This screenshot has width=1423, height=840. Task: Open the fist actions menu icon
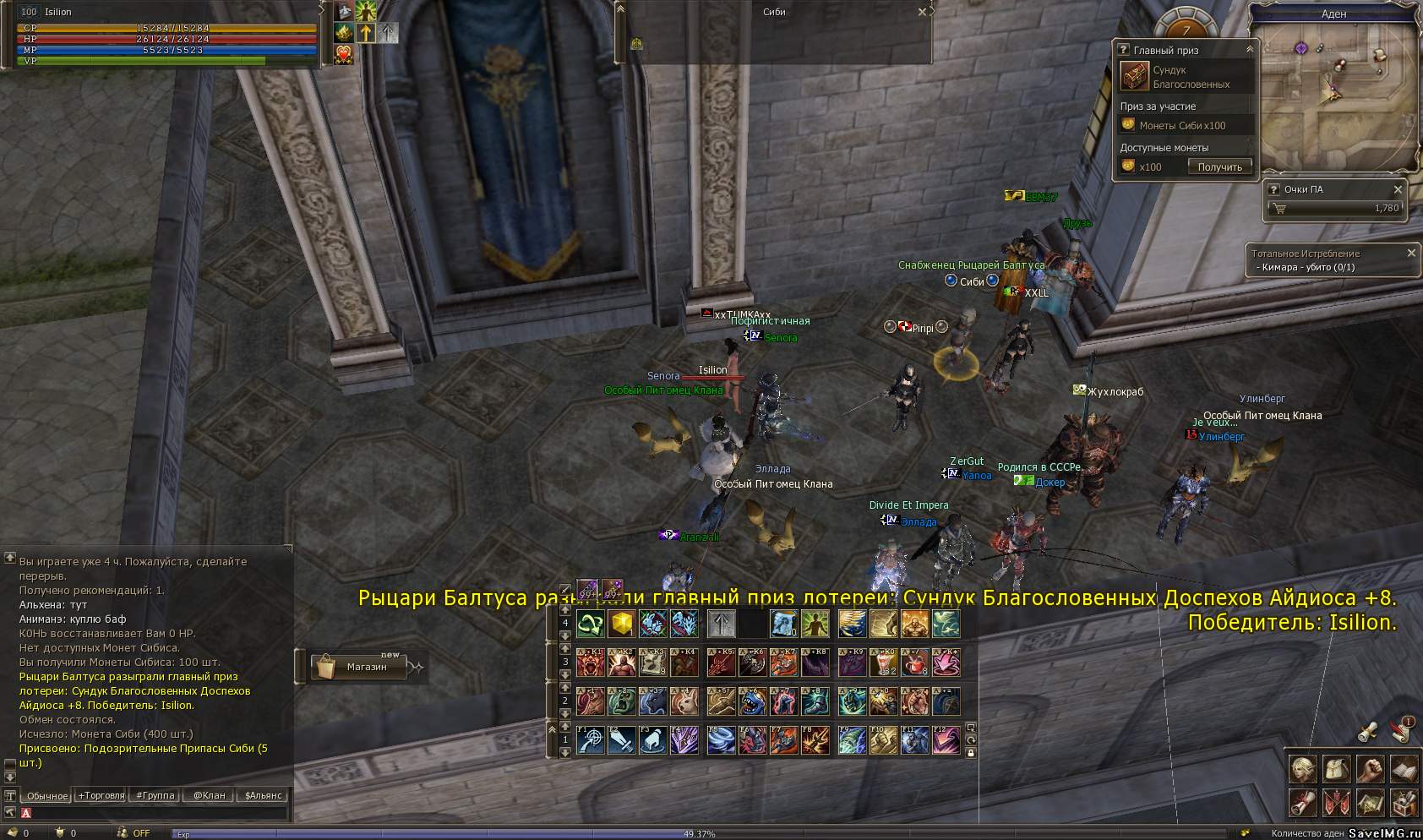pyautogui.click(x=1370, y=768)
